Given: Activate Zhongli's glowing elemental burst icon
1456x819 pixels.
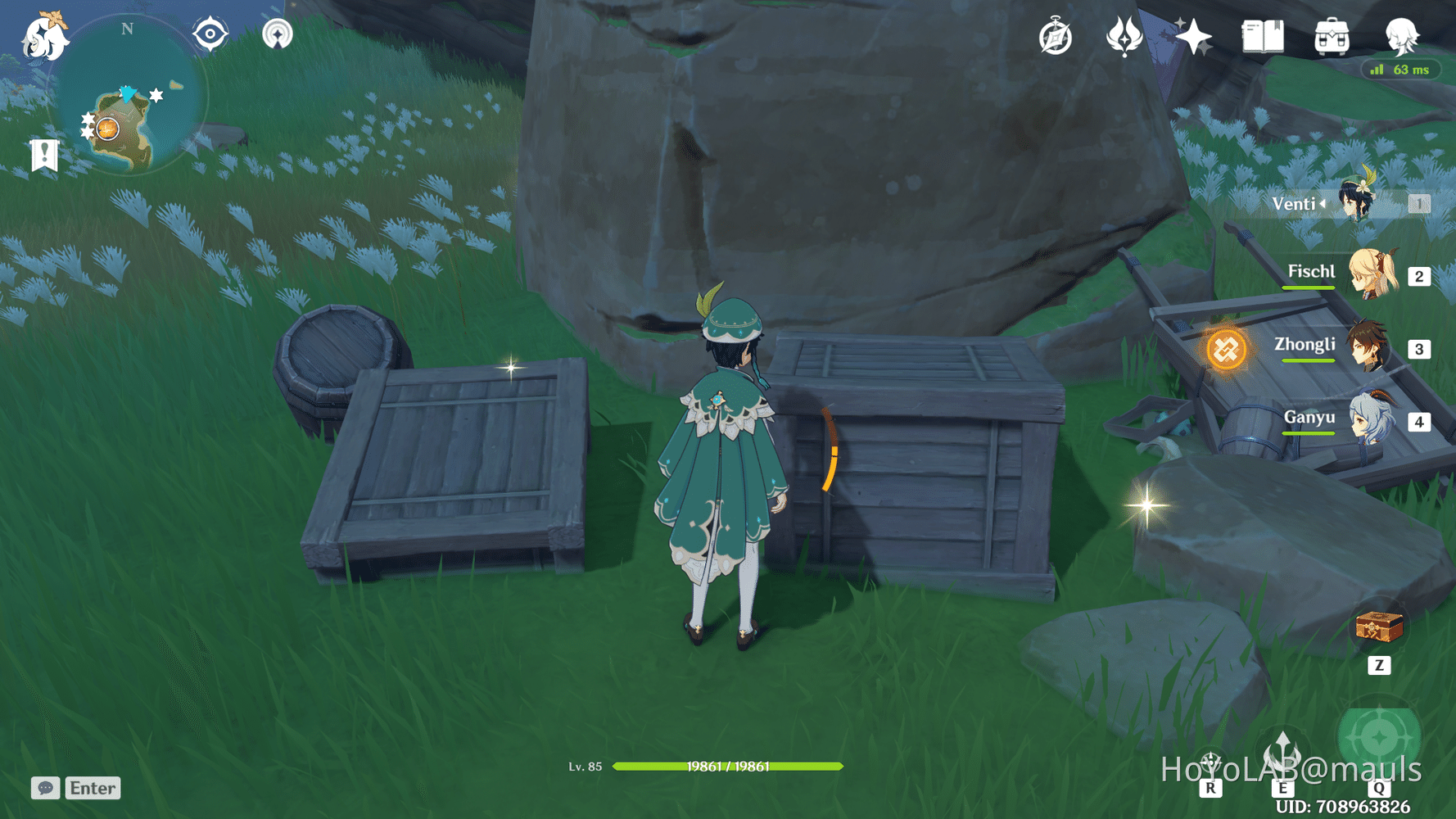Looking at the screenshot, I should [x=1225, y=347].
